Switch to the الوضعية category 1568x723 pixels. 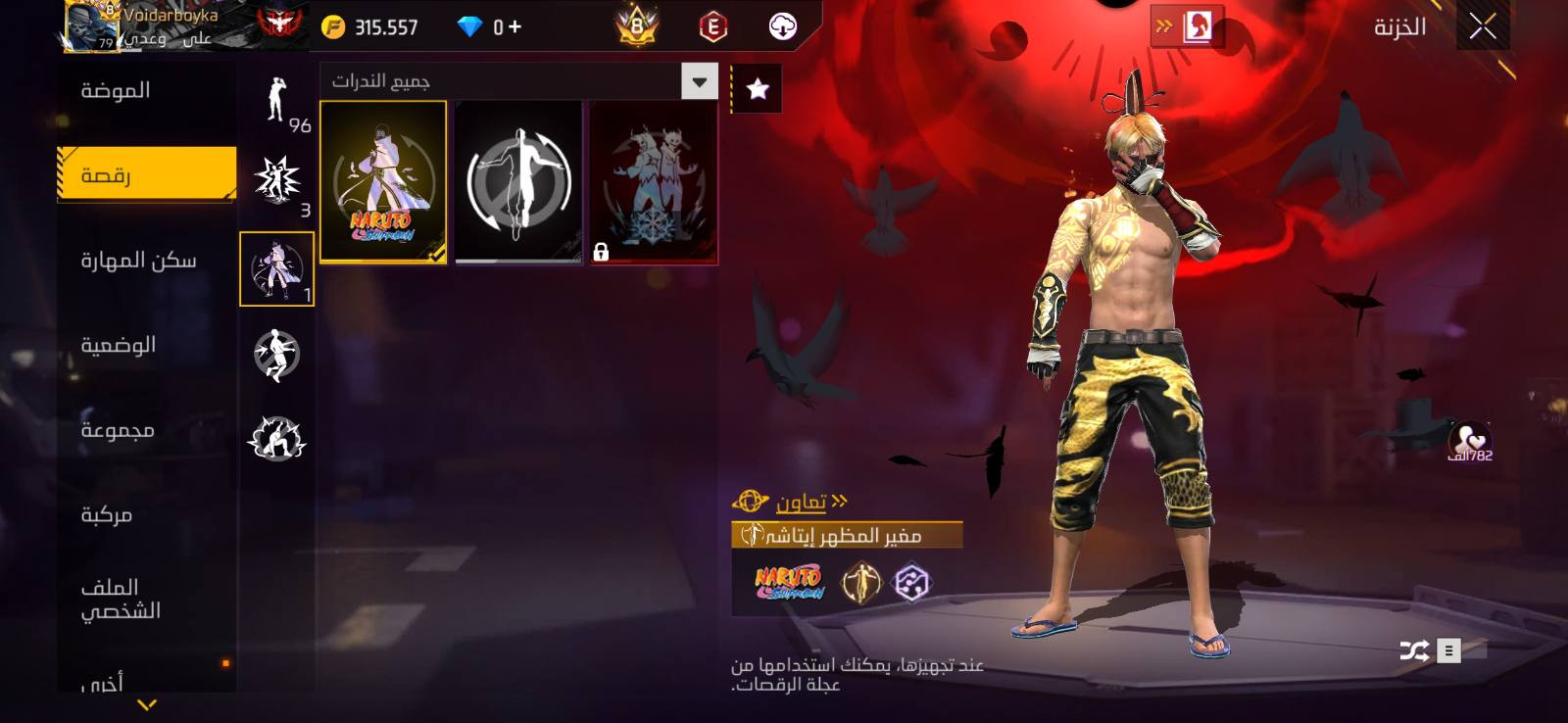tap(119, 345)
